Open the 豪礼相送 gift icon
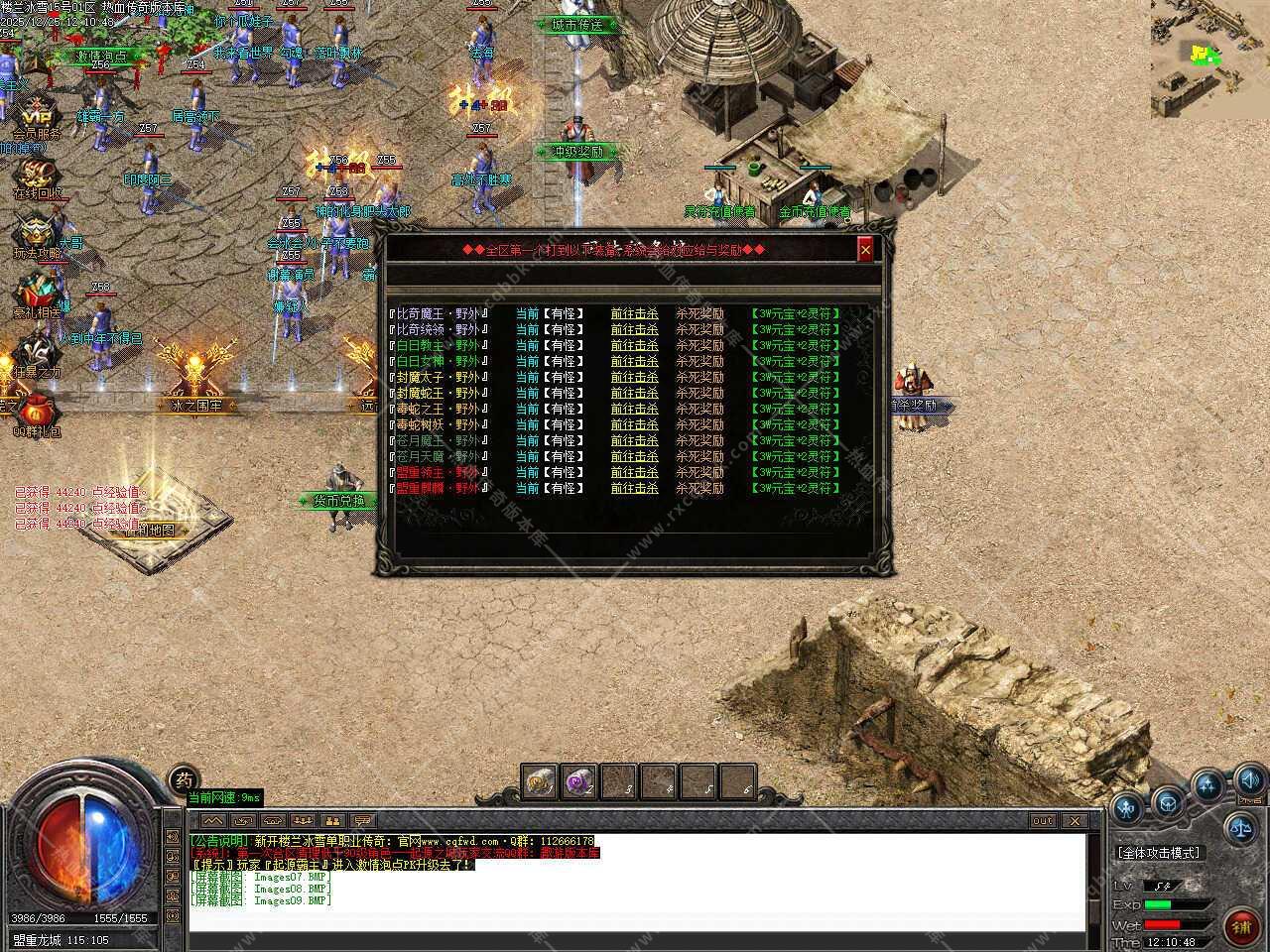1270x952 pixels. pos(37,294)
